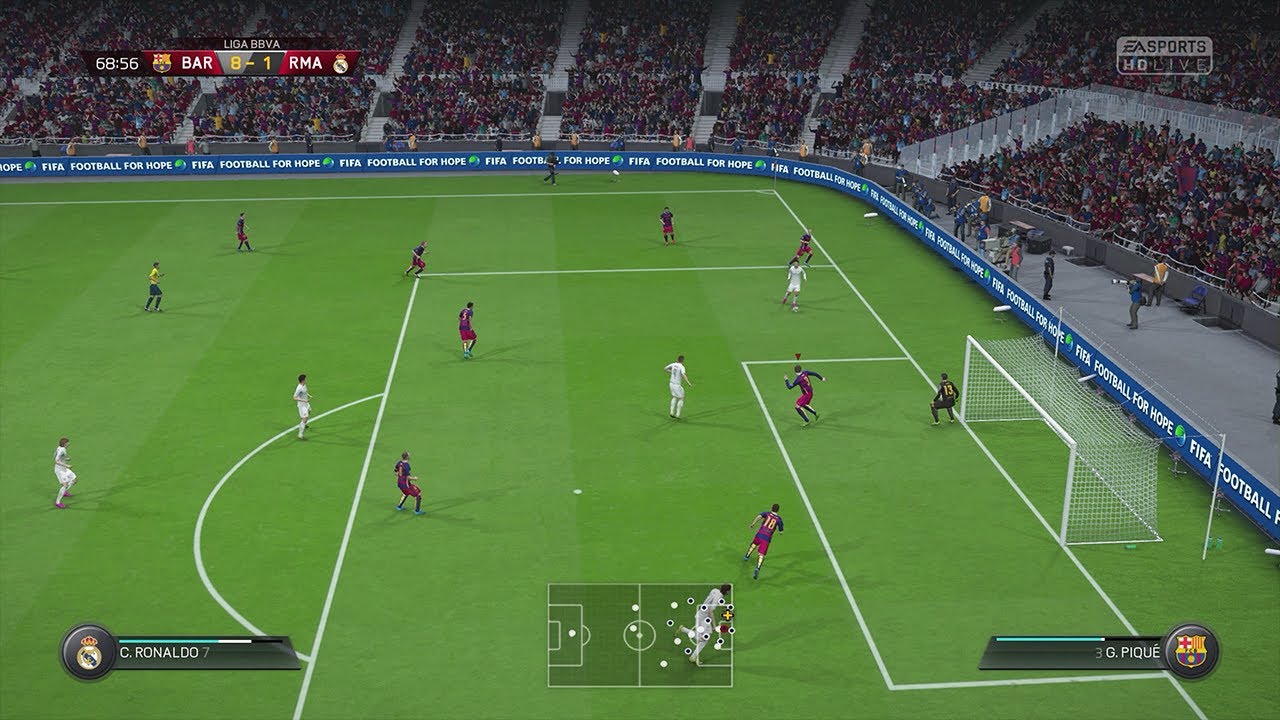Image resolution: width=1280 pixels, height=720 pixels.
Task: Select the Barcelona crest beside G. Piqué
Action: pyautogui.click(x=1191, y=651)
